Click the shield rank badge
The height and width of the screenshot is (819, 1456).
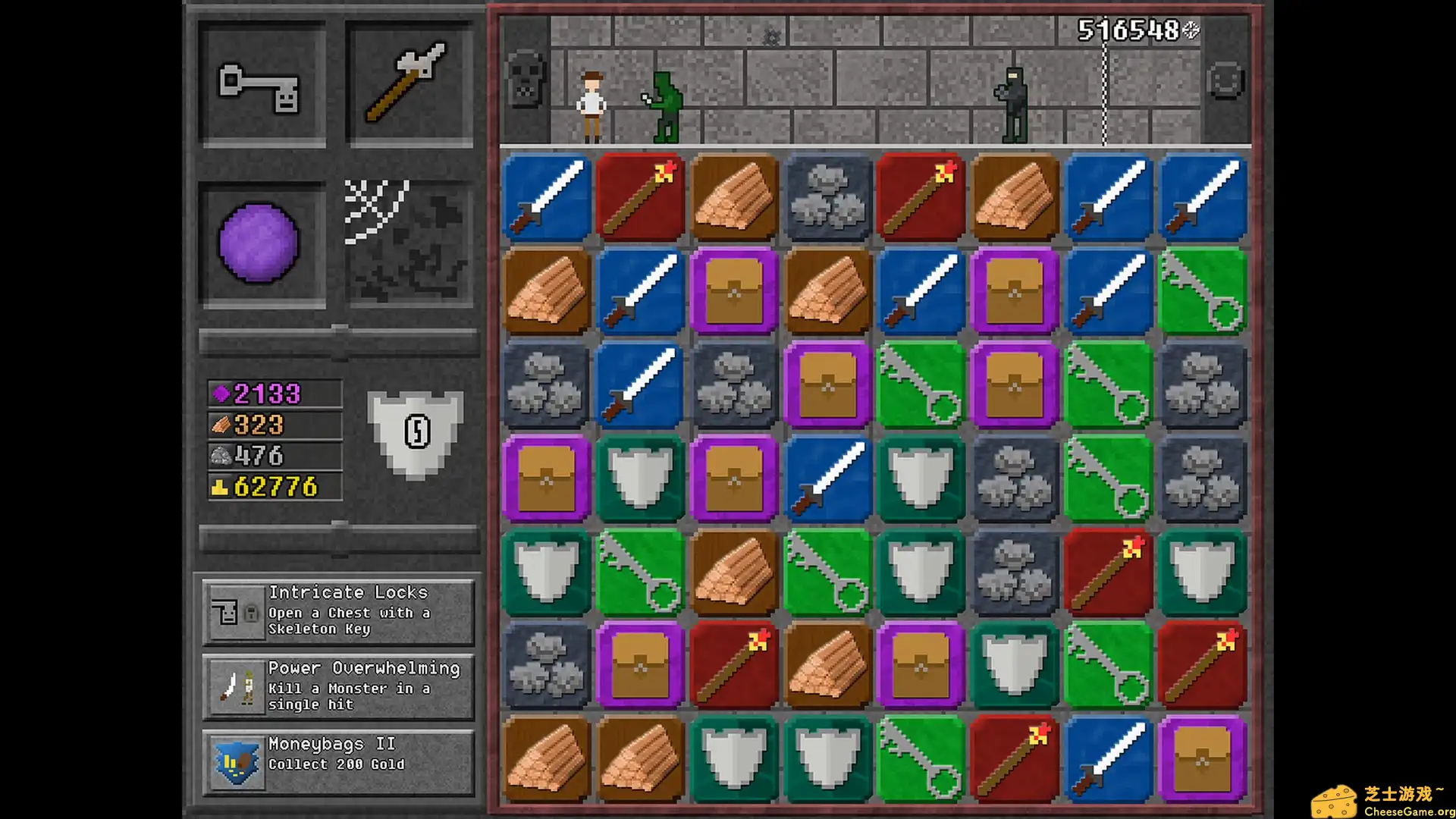pyautogui.click(x=416, y=433)
